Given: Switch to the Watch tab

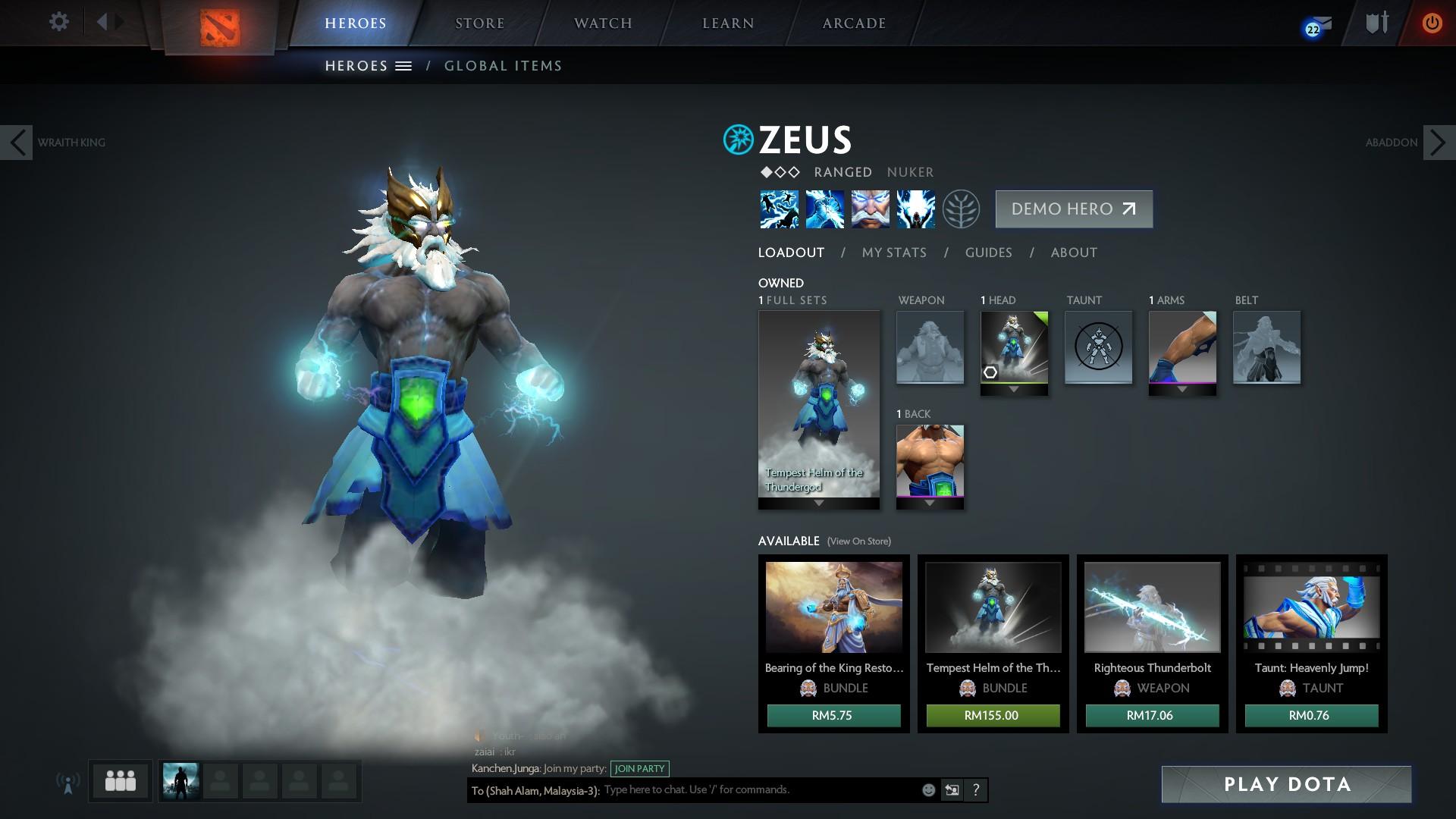Looking at the screenshot, I should click(603, 24).
